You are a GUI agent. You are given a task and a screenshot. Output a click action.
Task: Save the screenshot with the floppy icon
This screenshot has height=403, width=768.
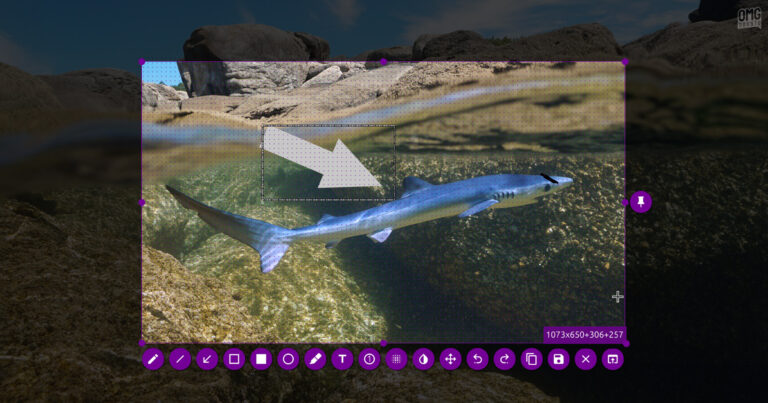[x=559, y=359]
